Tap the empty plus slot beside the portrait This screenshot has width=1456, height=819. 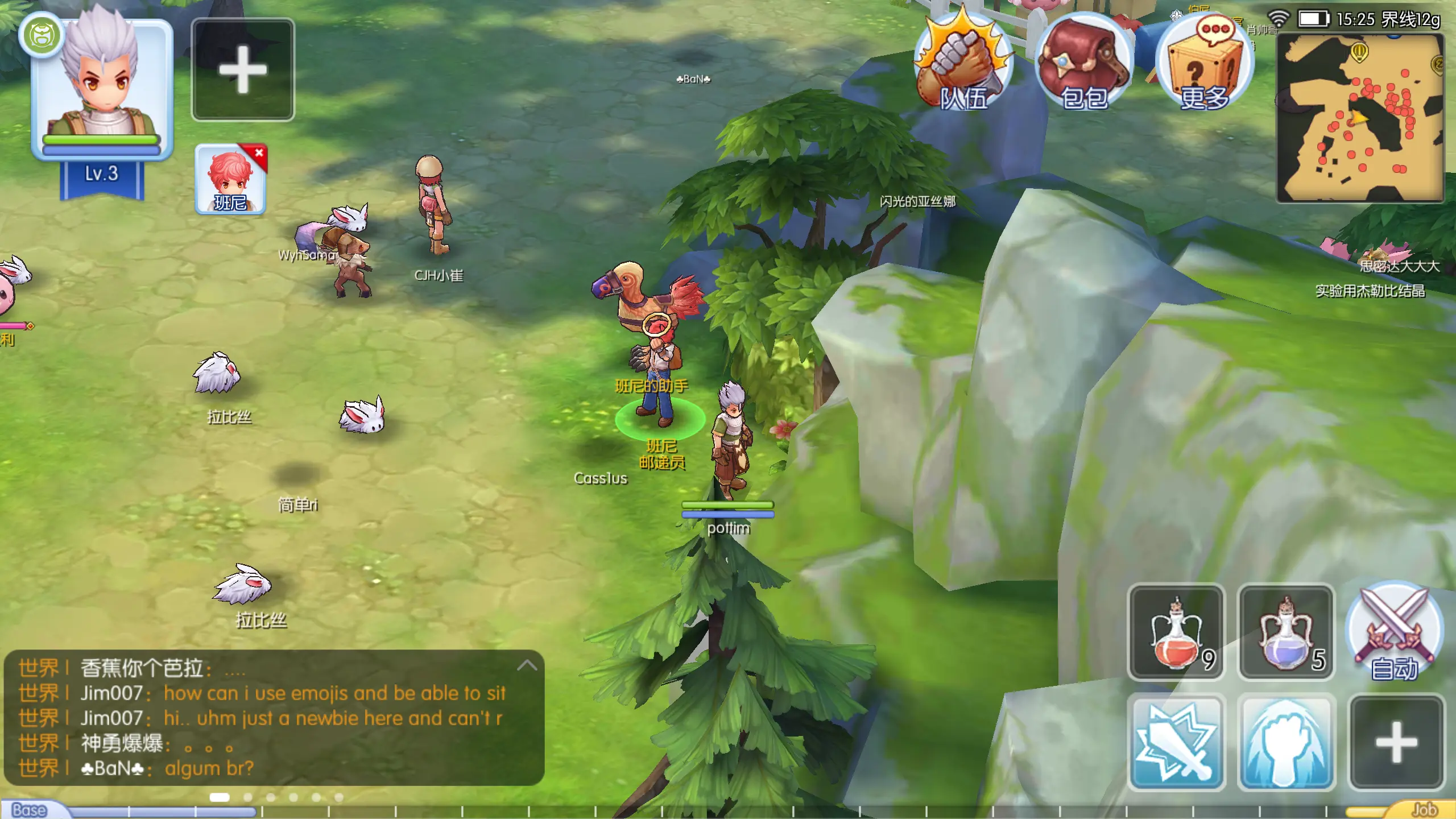click(243, 69)
